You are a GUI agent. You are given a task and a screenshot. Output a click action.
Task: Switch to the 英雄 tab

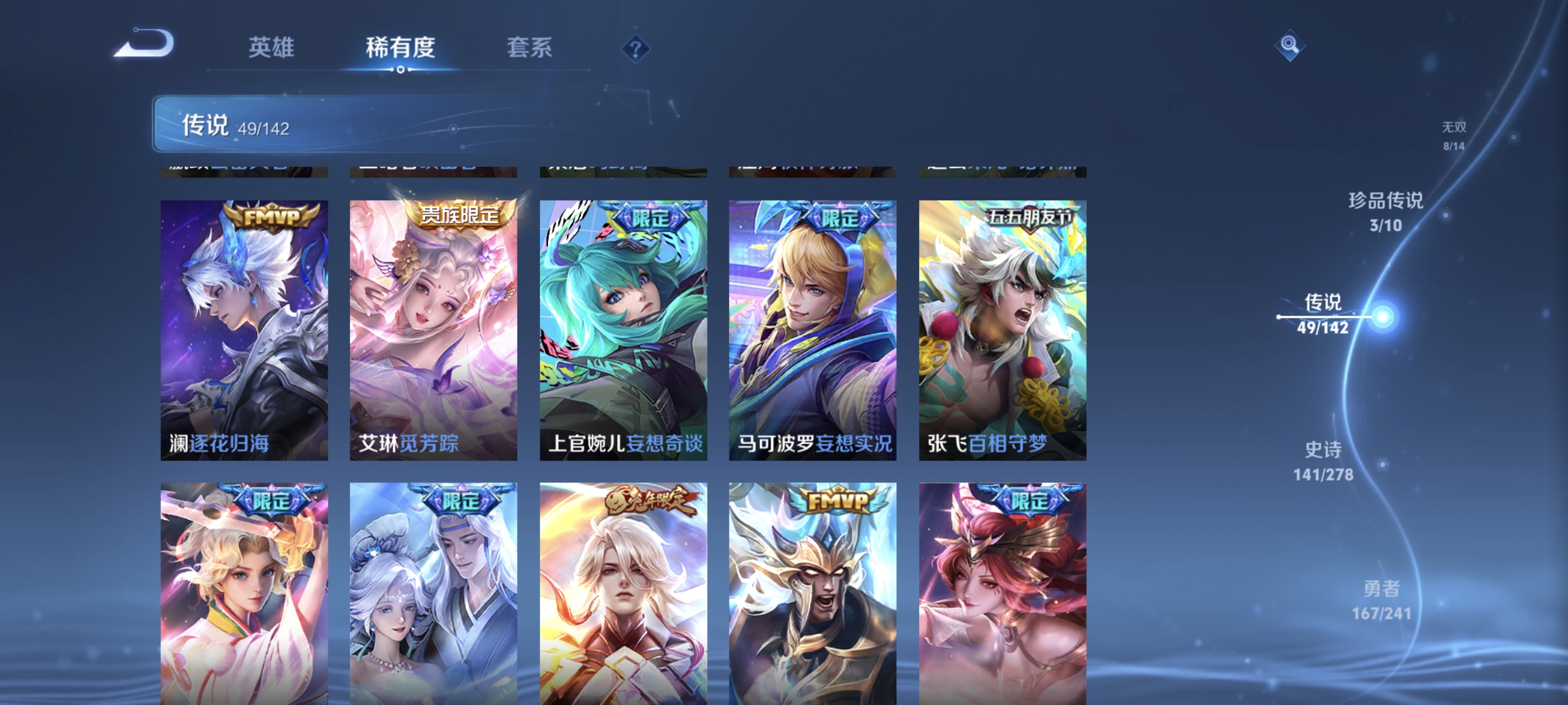pyautogui.click(x=271, y=48)
